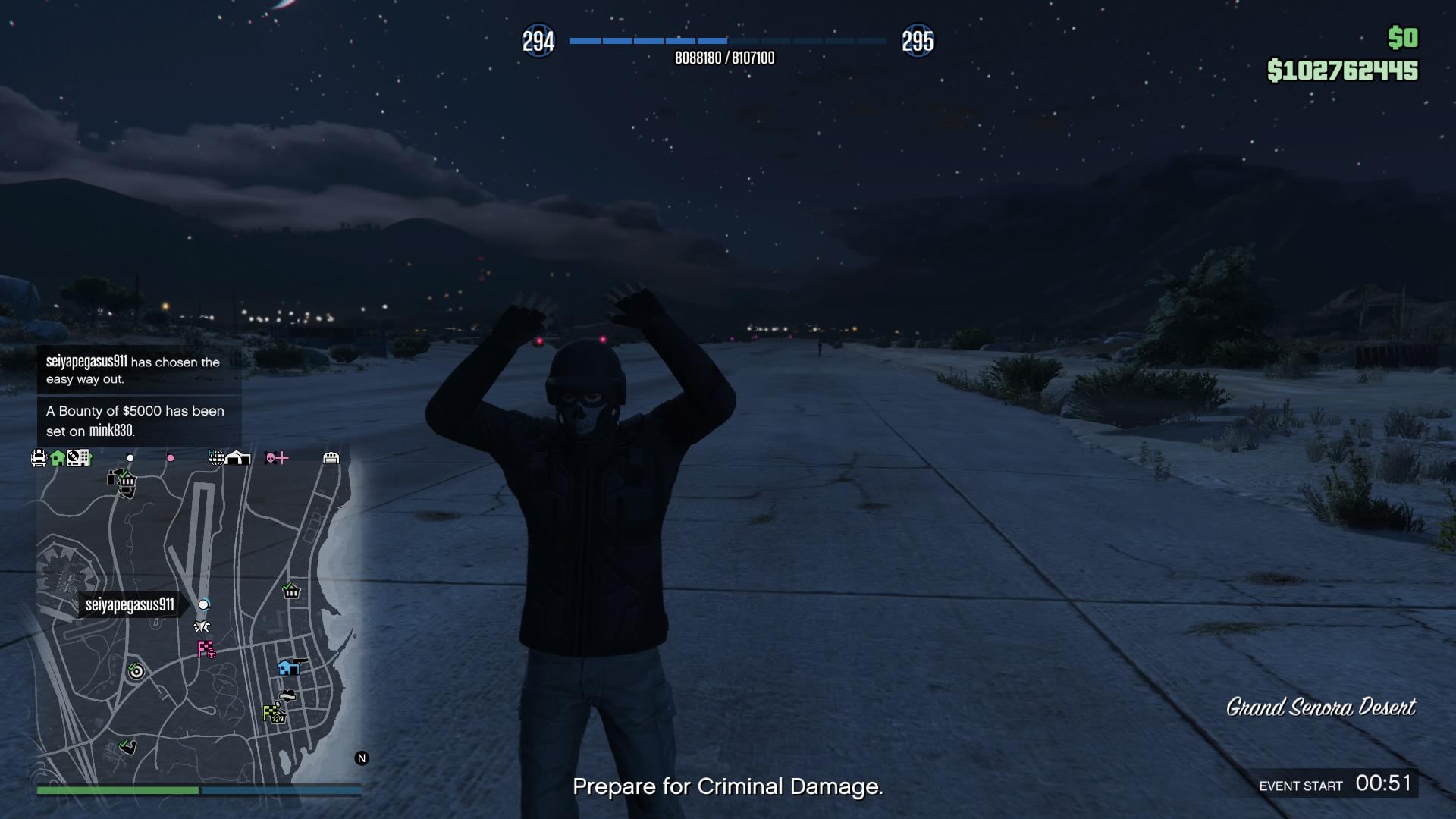Click the shooting range target marker

point(136,670)
